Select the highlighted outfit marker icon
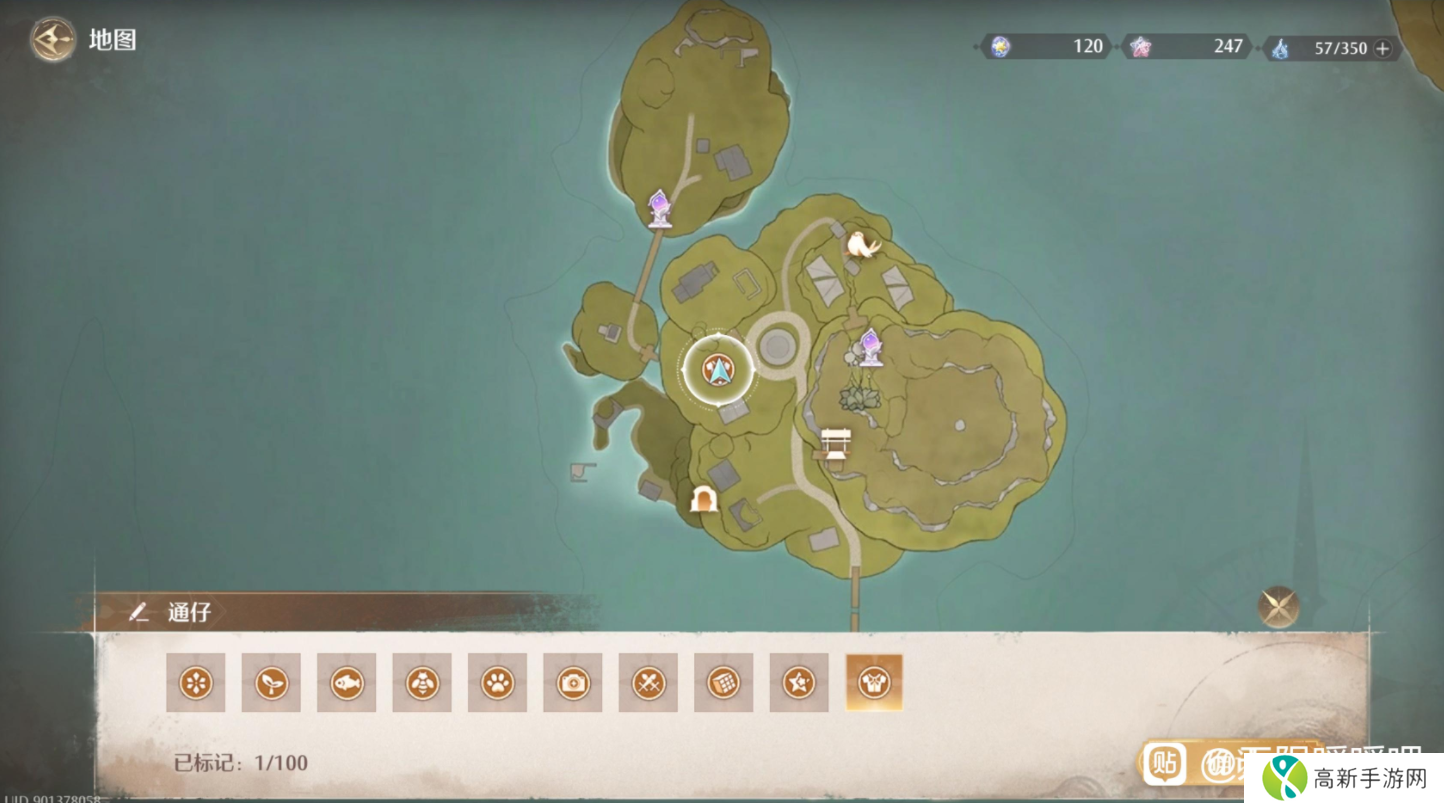1444x803 pixels. coord(874,683)
